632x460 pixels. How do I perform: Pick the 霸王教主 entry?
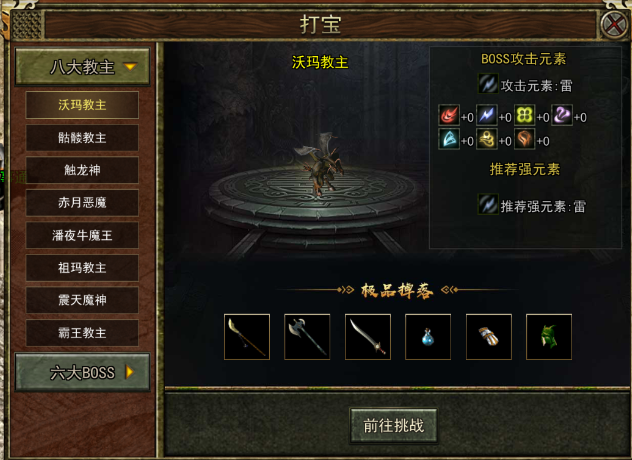pyautogui.click(x=82, y=333)
